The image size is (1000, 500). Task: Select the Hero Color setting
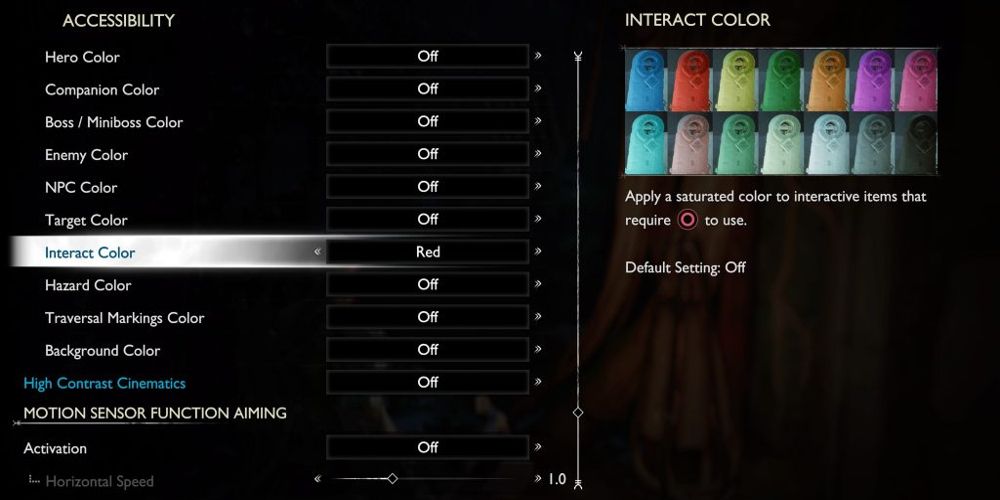click(82, 57)
